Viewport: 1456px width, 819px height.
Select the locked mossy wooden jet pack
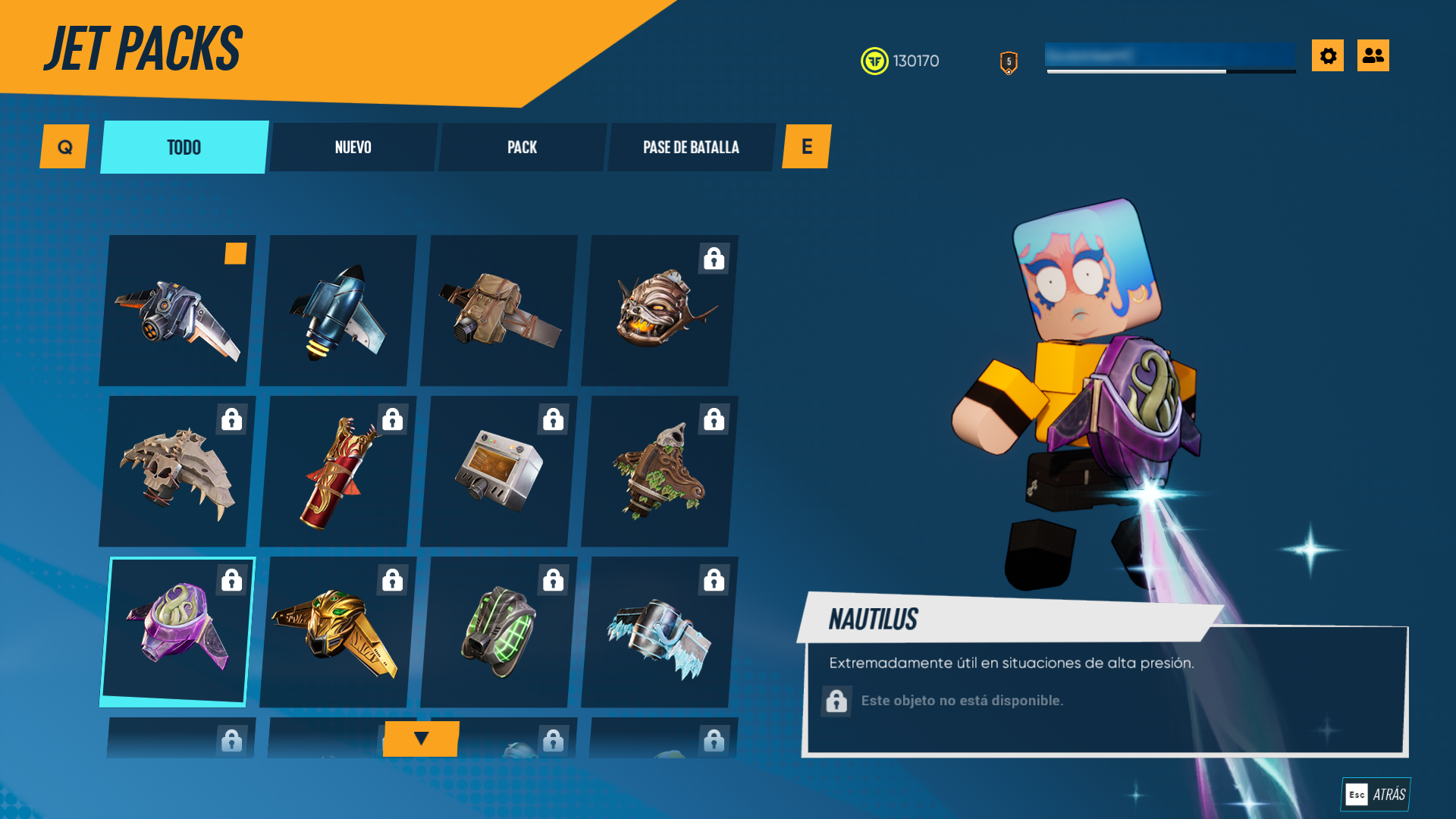click(x=660, y=472)
